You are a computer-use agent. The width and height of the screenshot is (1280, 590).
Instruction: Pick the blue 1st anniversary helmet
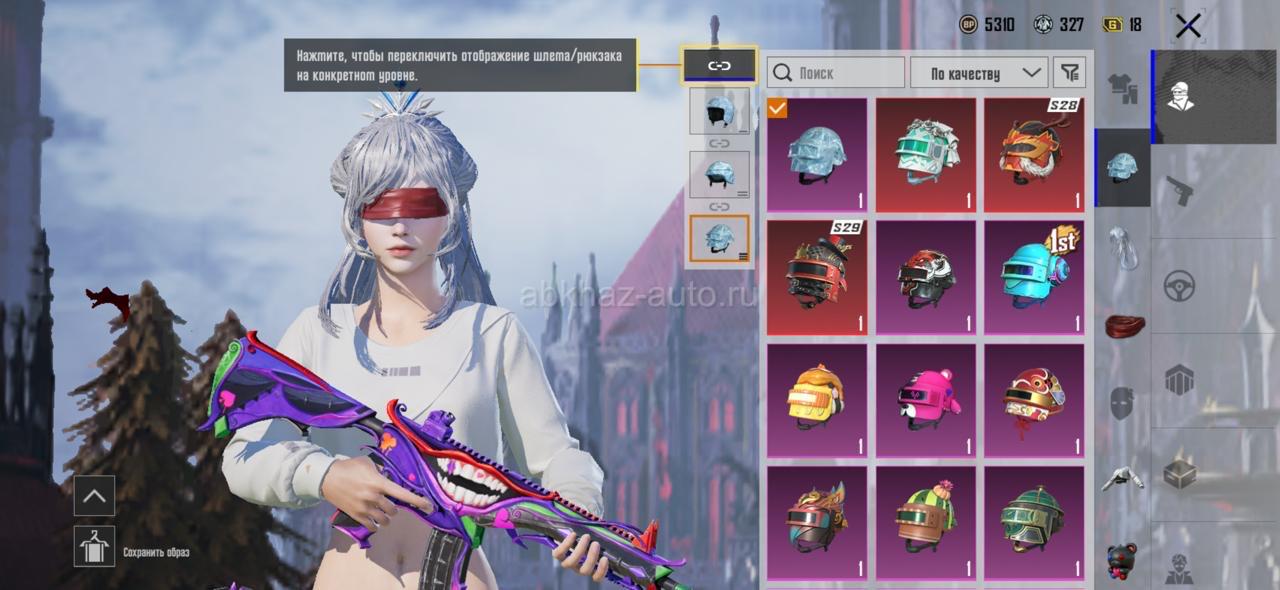(x=1034, y=278)
